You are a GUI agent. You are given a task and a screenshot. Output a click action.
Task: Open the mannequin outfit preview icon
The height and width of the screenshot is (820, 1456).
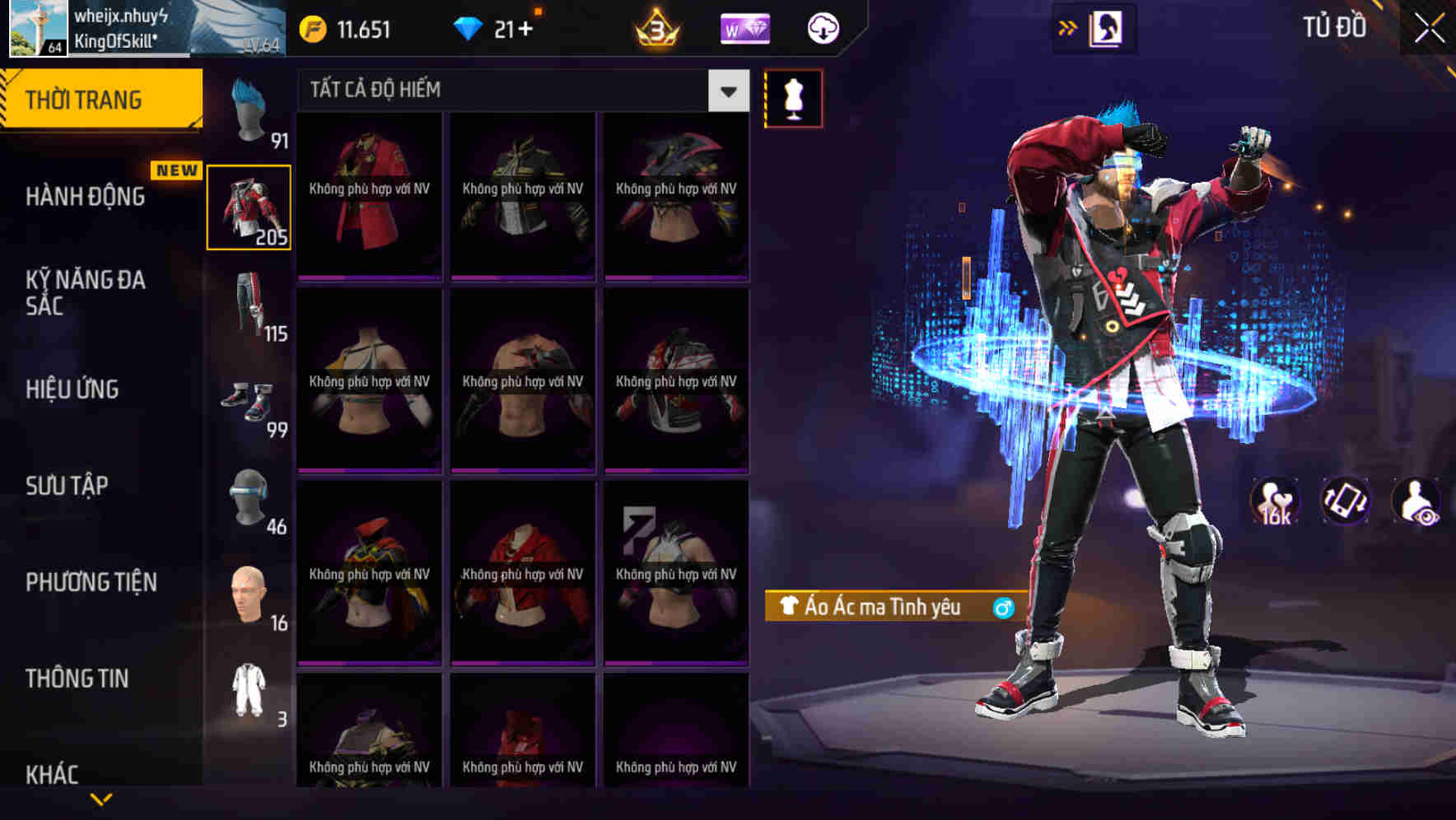click(x=793, y=98)
